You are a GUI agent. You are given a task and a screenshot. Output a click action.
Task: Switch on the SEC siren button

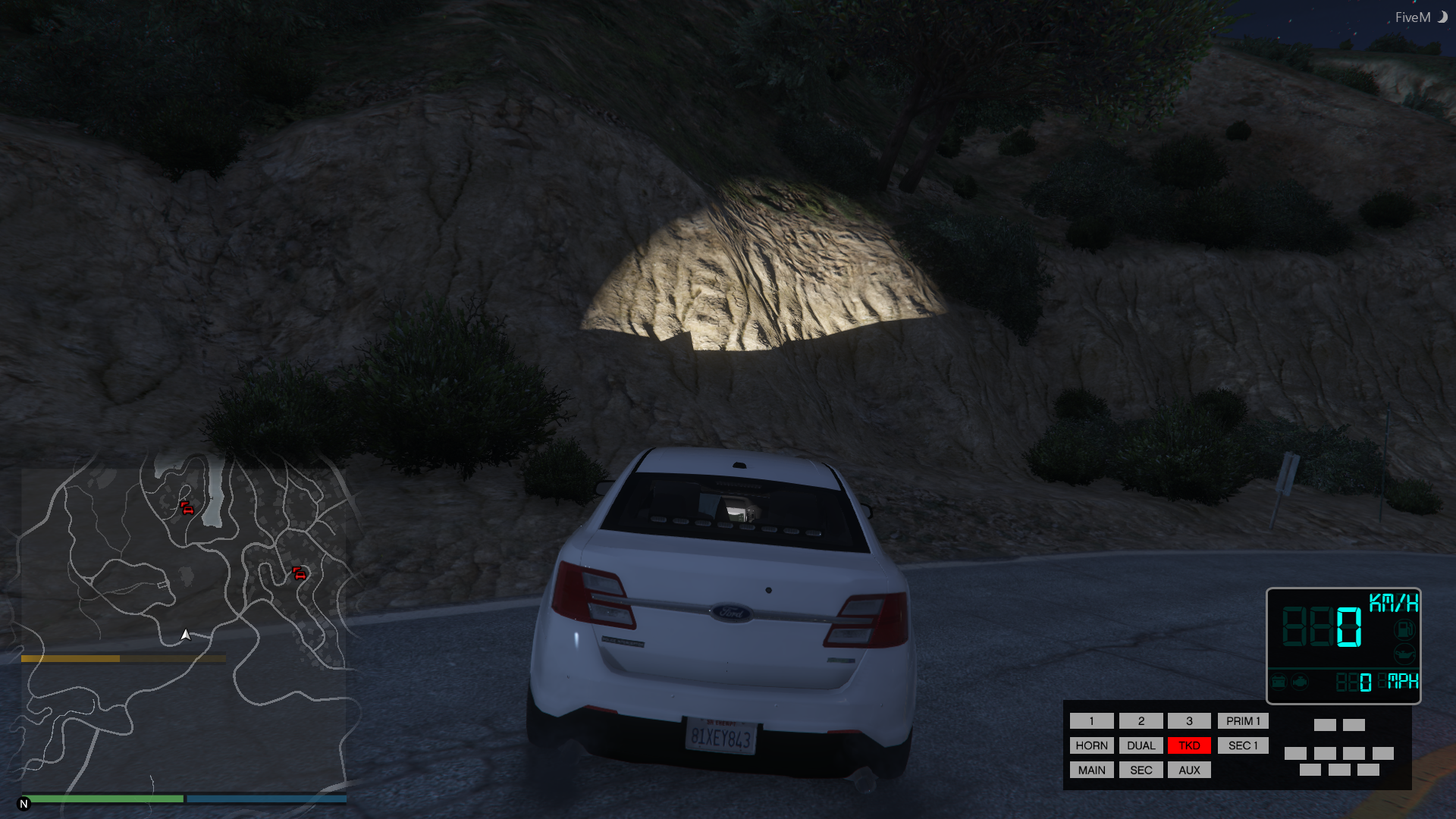(1141, 770)
